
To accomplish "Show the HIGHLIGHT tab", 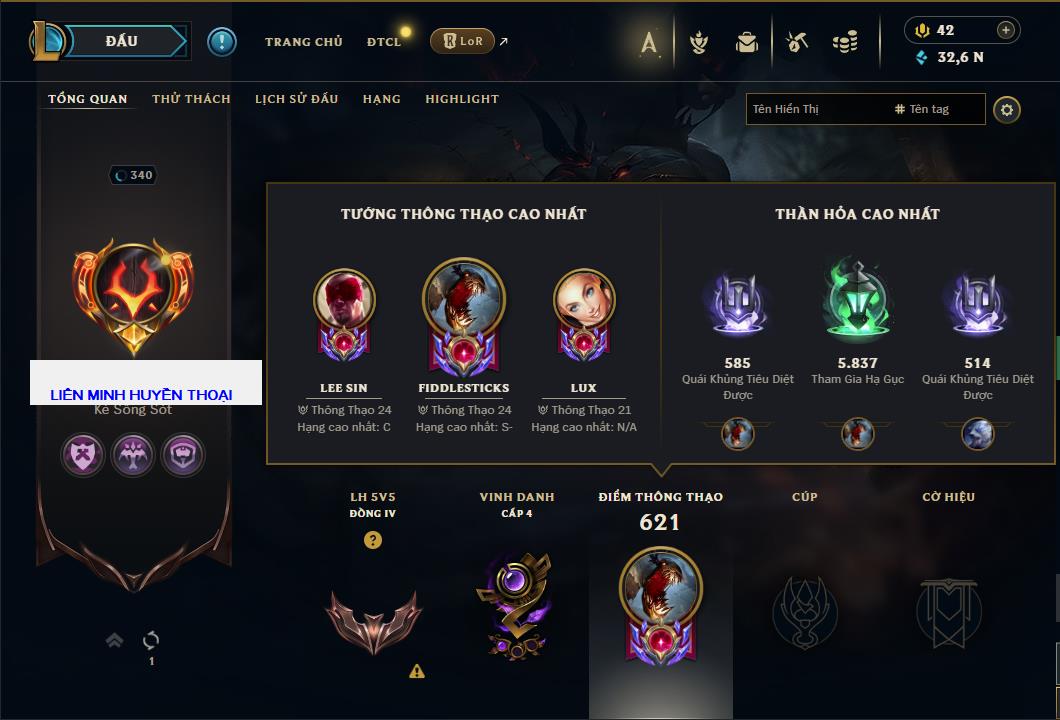I will [x=461, y=99].
